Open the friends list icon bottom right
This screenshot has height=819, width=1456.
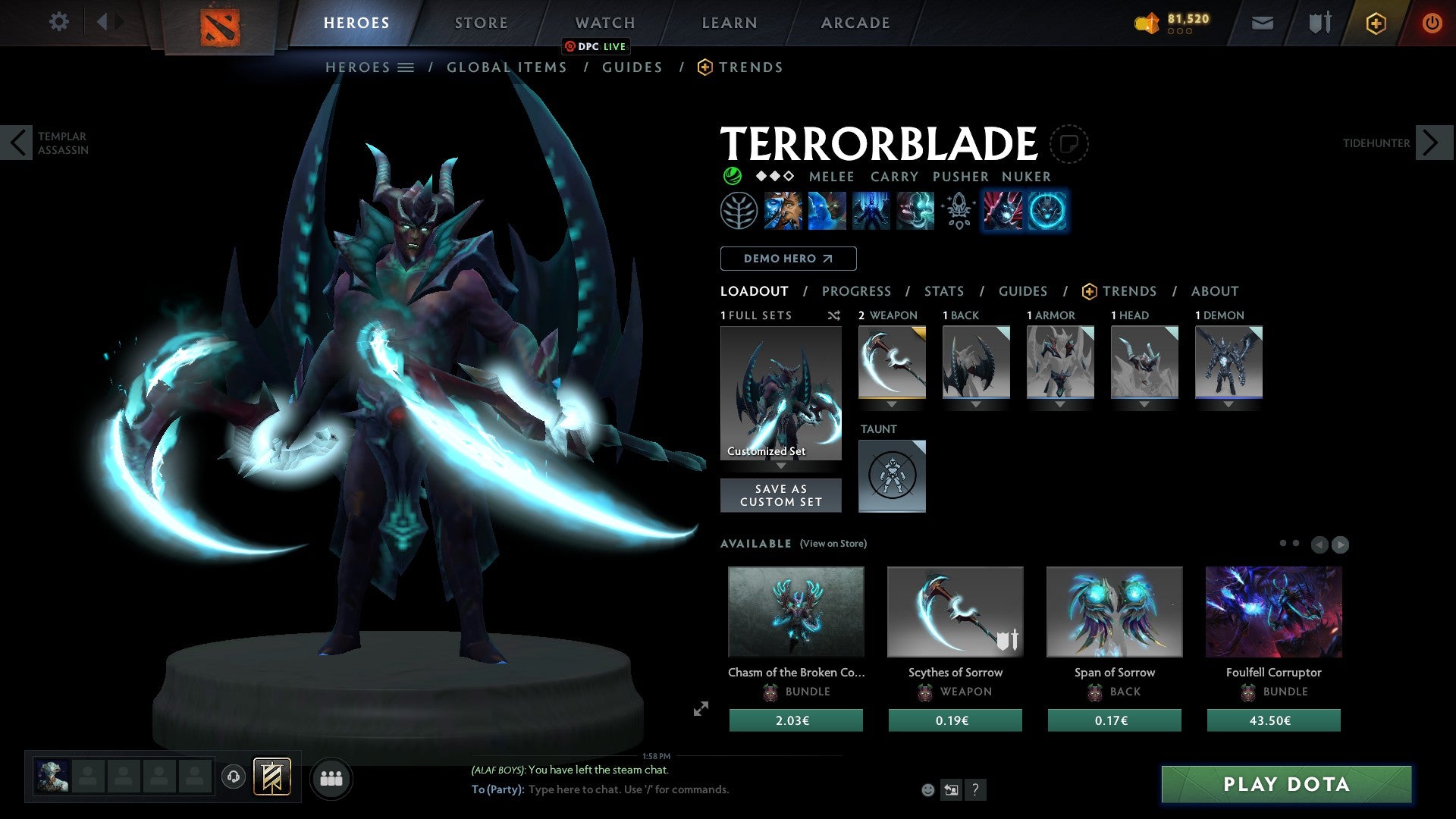point(331,777)
